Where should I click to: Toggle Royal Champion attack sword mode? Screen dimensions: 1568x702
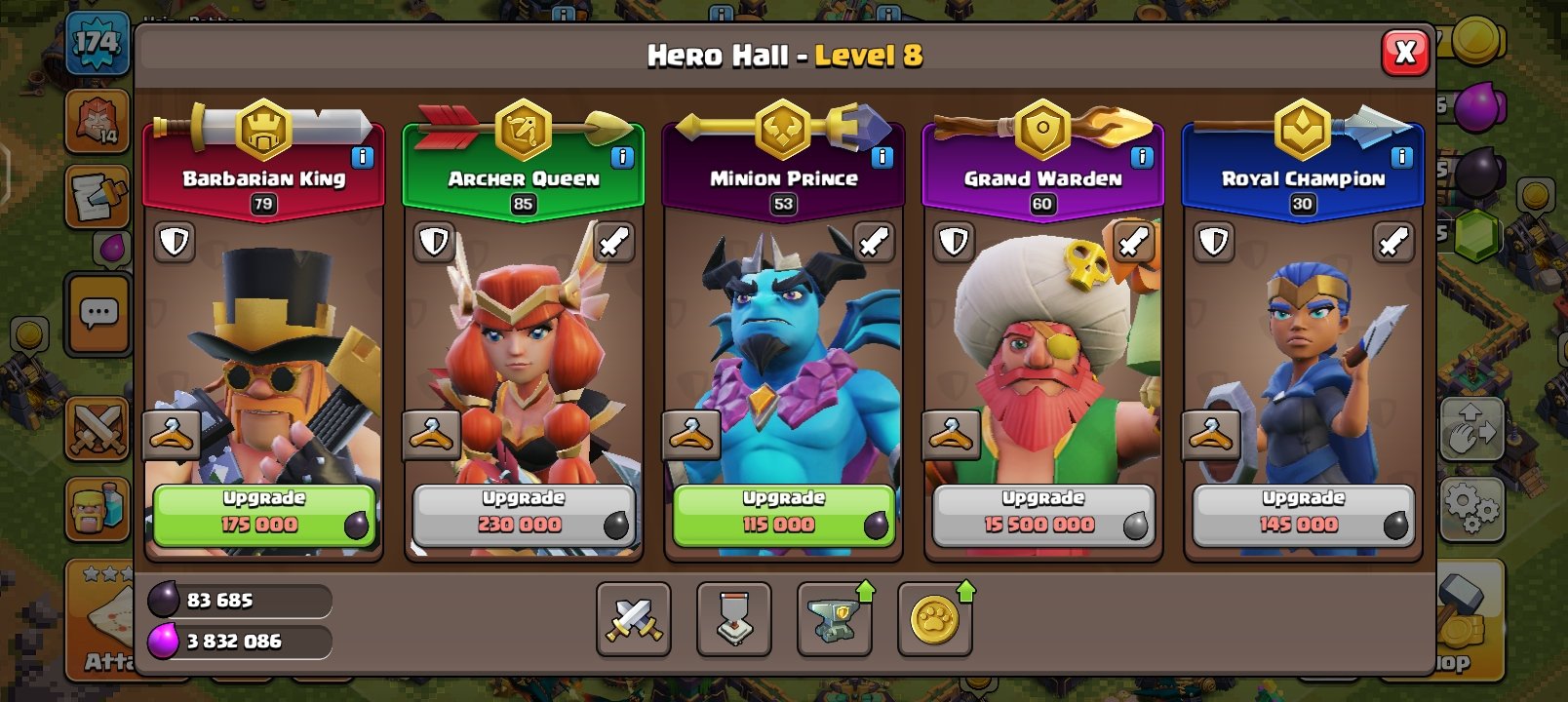coord(1393,242)
